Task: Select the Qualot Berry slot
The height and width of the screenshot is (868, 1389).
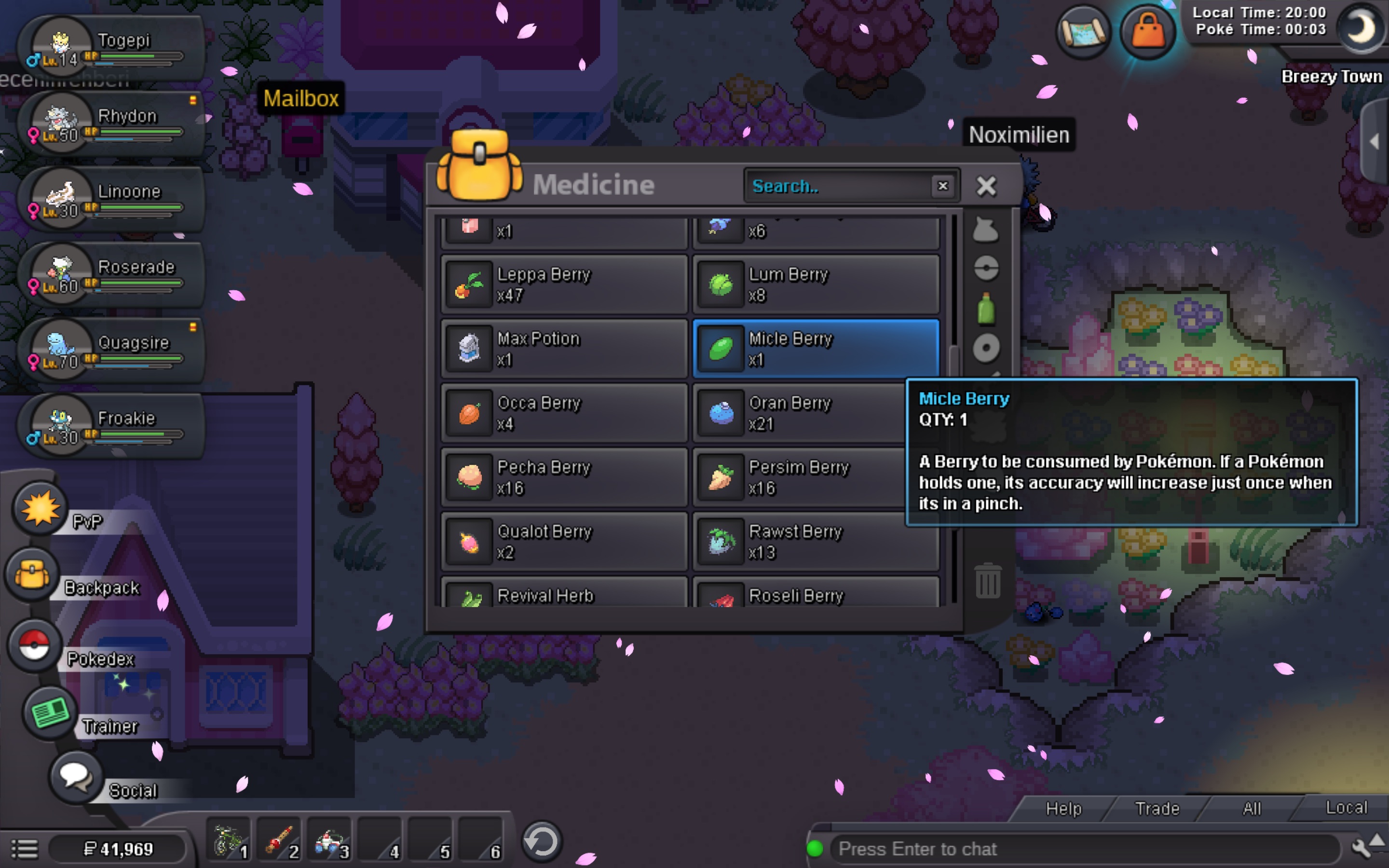Action: coord(564,542)
